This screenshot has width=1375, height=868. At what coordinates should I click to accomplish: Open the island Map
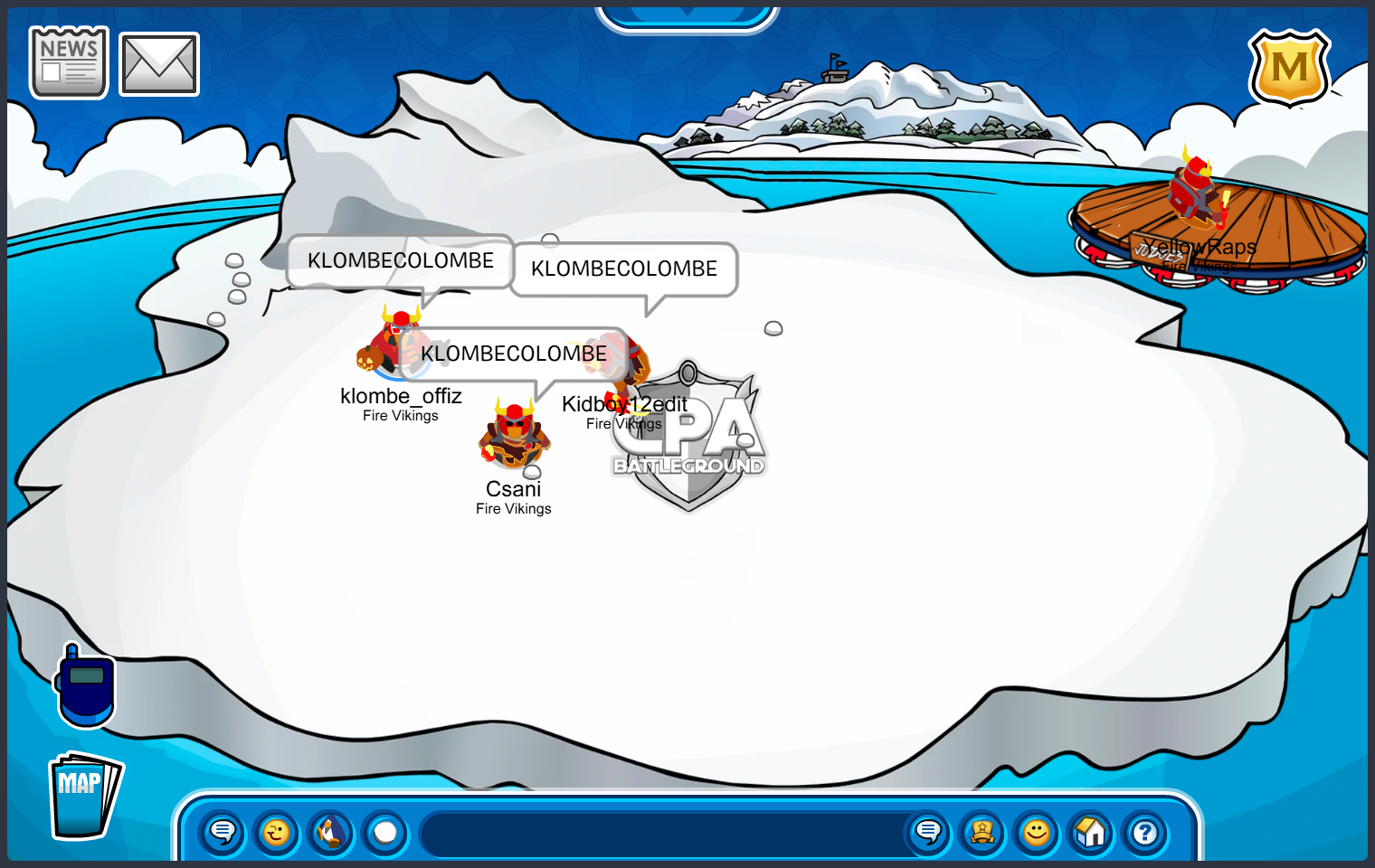click(83, 796)
